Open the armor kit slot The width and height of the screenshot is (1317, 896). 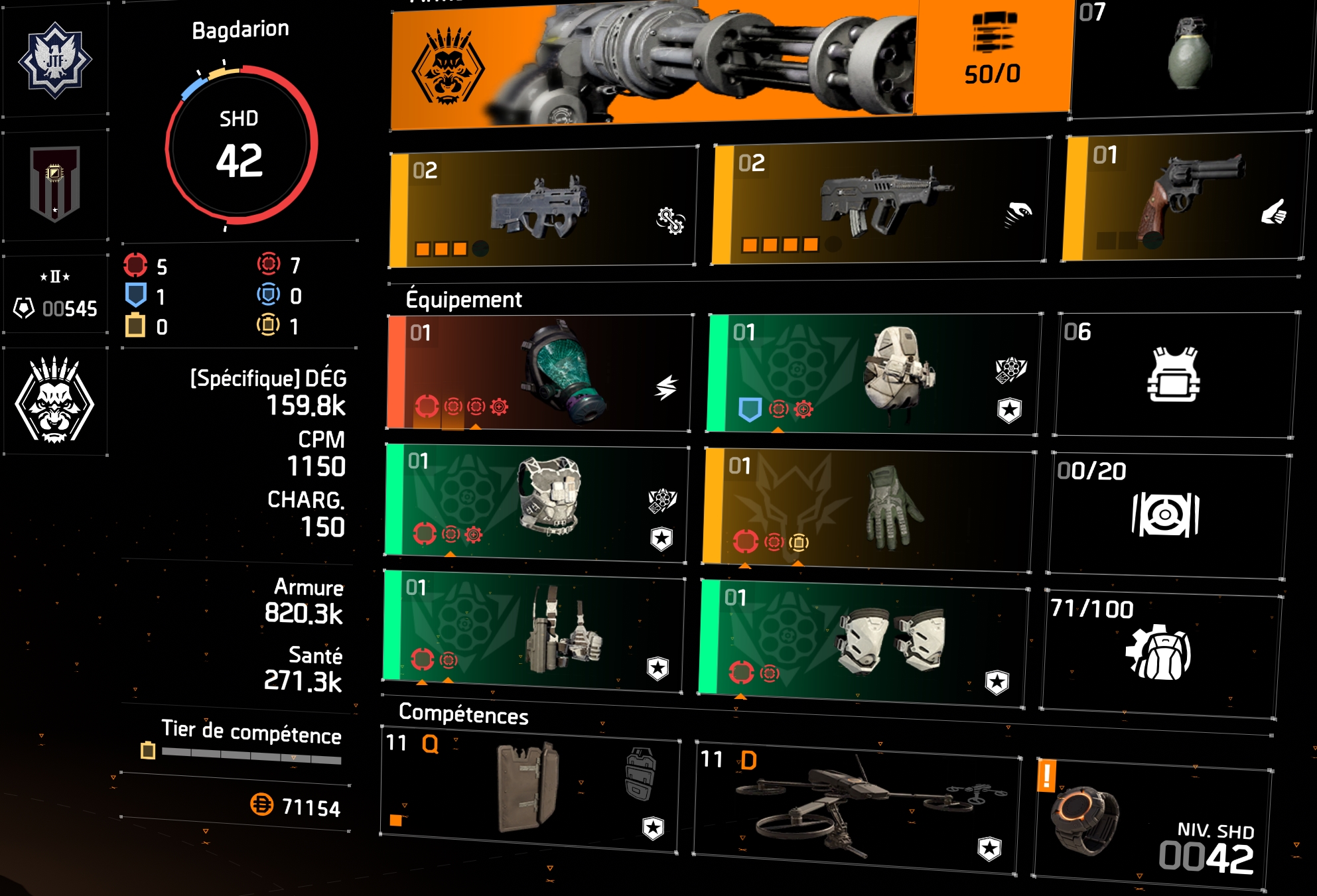1173,375
